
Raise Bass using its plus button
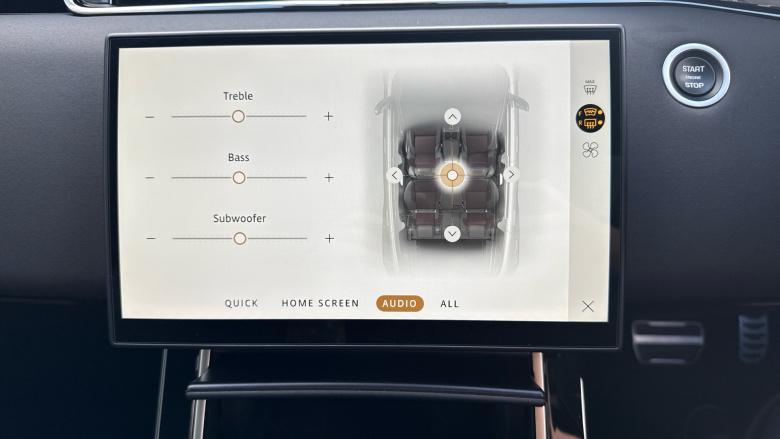tap(328, 178)
